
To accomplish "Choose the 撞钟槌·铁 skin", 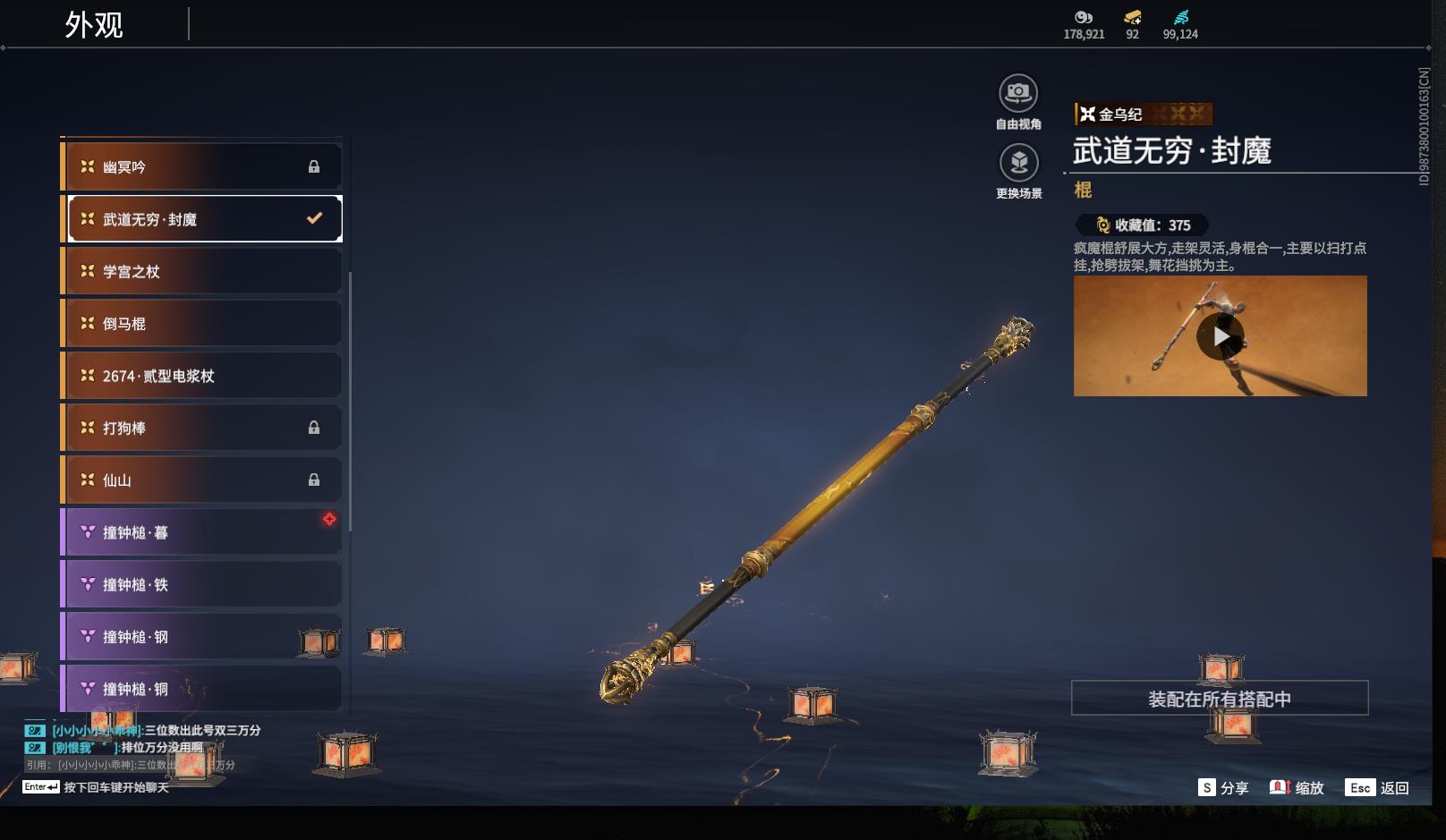I will click(202, 585).
